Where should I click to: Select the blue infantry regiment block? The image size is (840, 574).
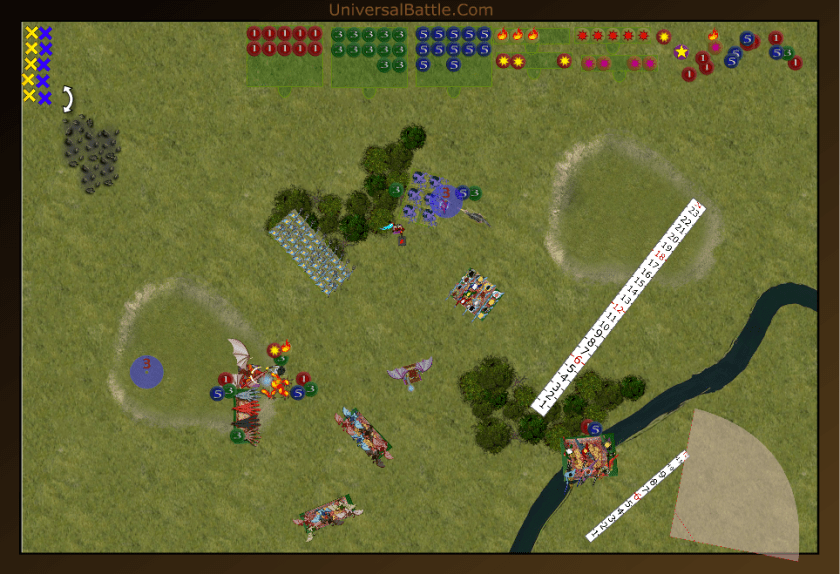(311, 252)
